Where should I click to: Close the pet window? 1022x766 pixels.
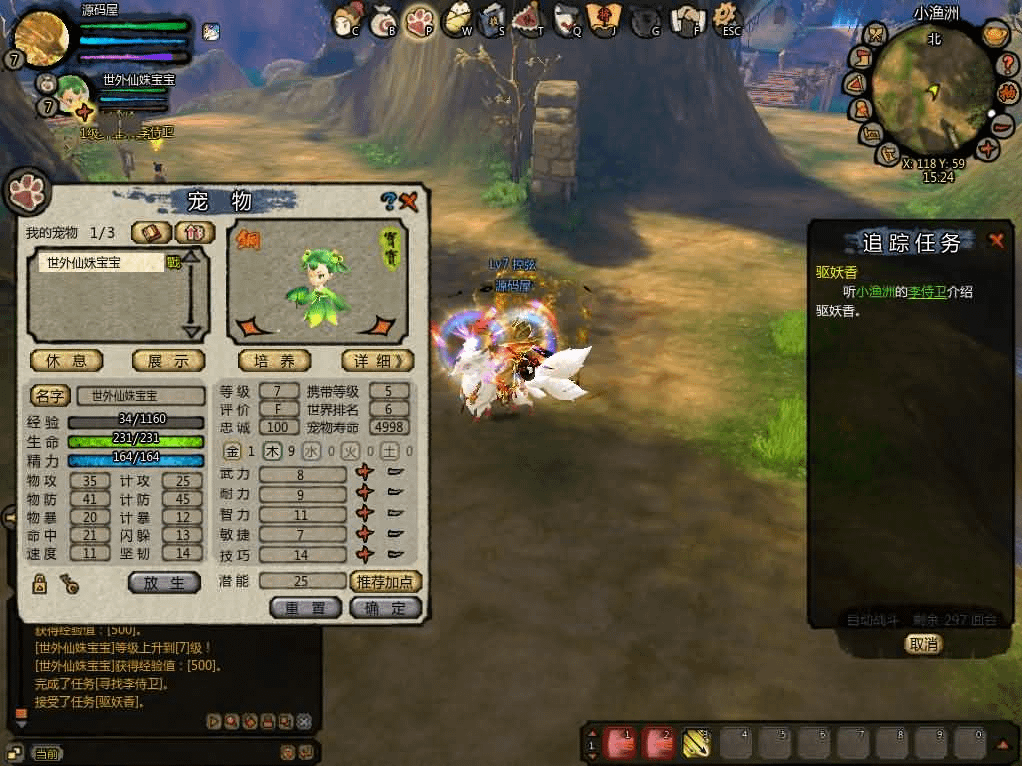409,201
